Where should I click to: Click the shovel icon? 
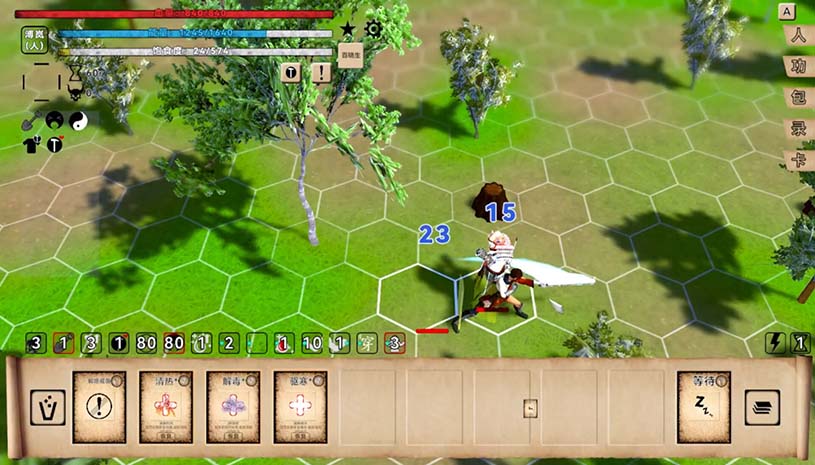(30, 120)
